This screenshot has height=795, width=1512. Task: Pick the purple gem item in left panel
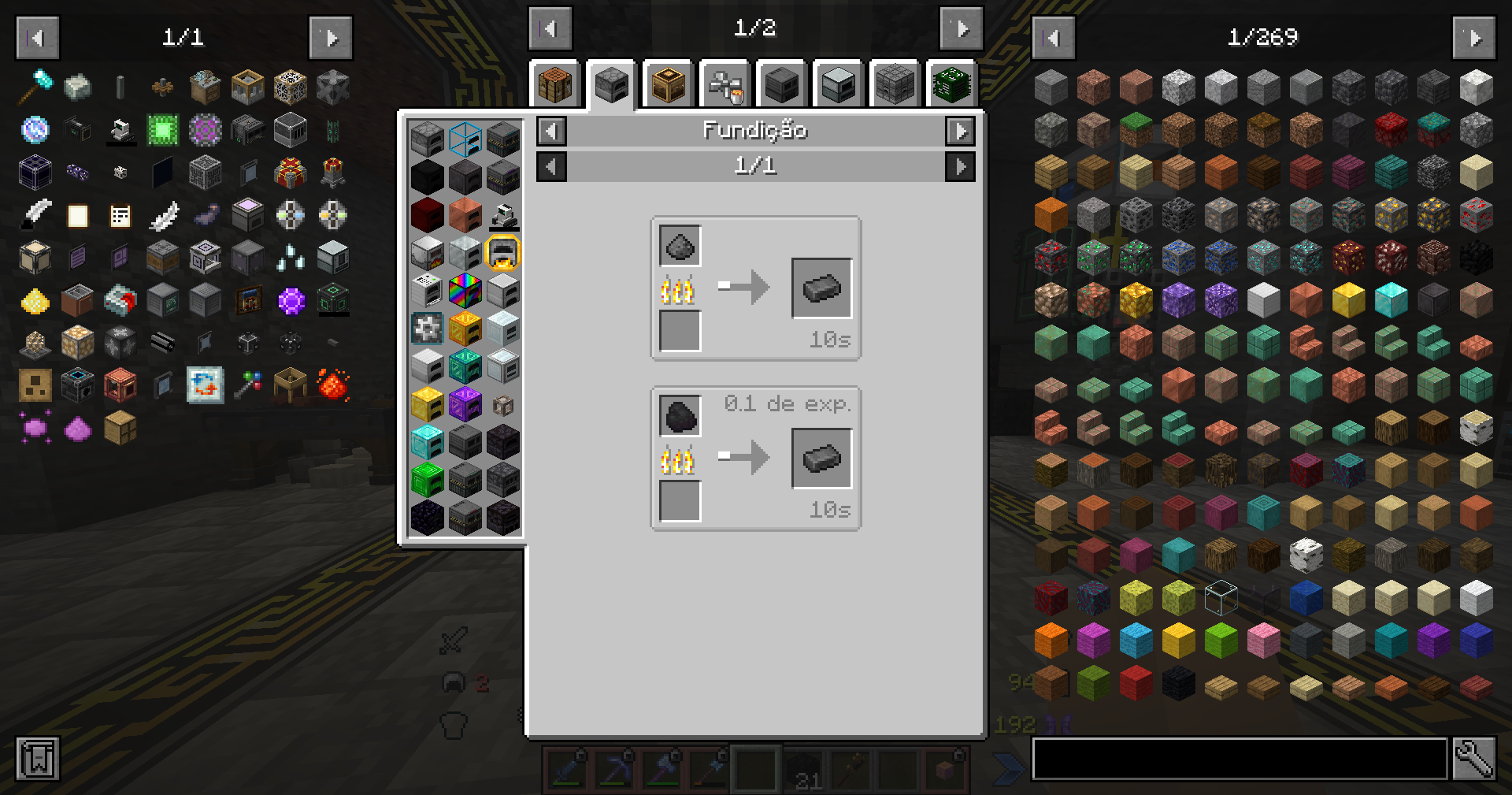pyautogui.click(x=290, y=299)
